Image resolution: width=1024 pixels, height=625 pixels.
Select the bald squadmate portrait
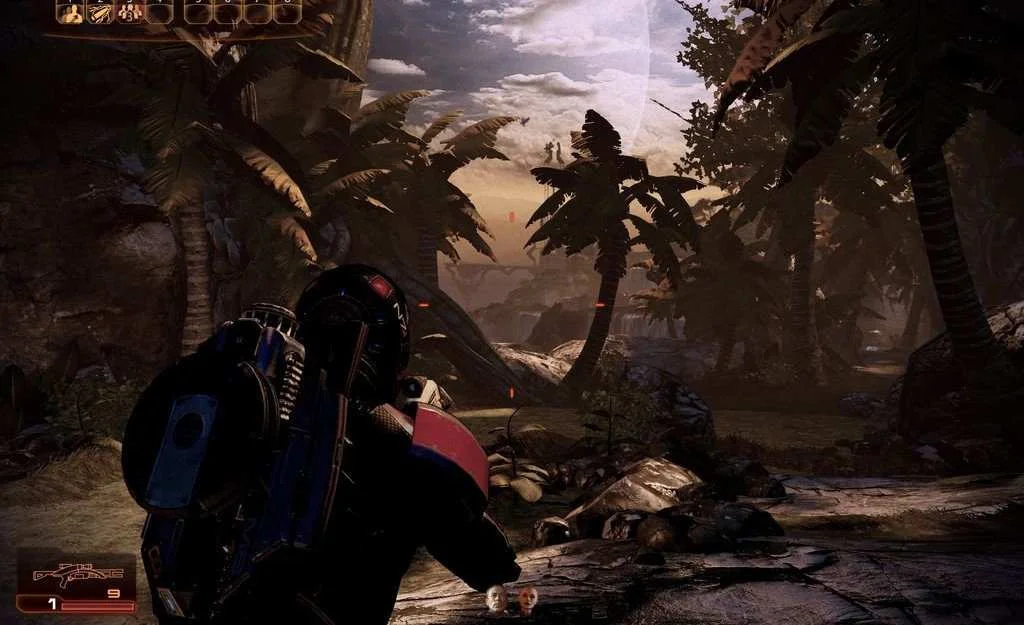(495, 599)
